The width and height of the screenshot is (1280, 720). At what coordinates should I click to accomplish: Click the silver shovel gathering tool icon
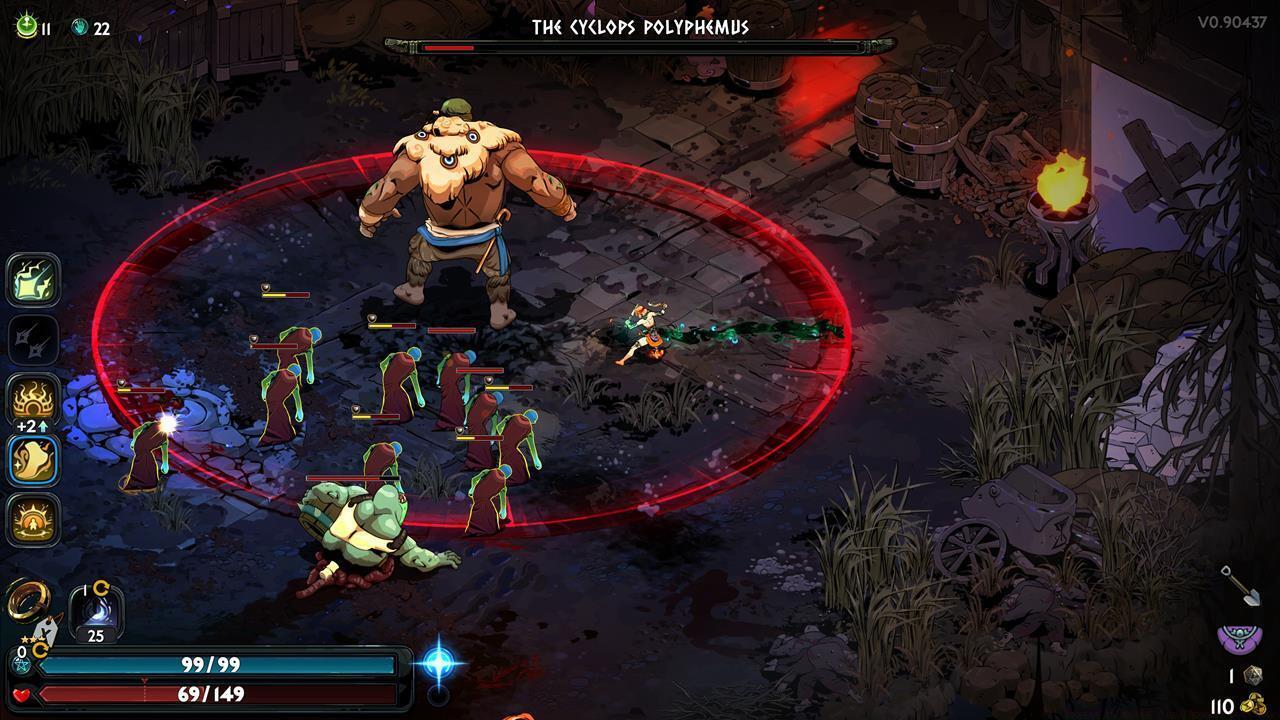pyautogui.click(x=1240, y=586)
